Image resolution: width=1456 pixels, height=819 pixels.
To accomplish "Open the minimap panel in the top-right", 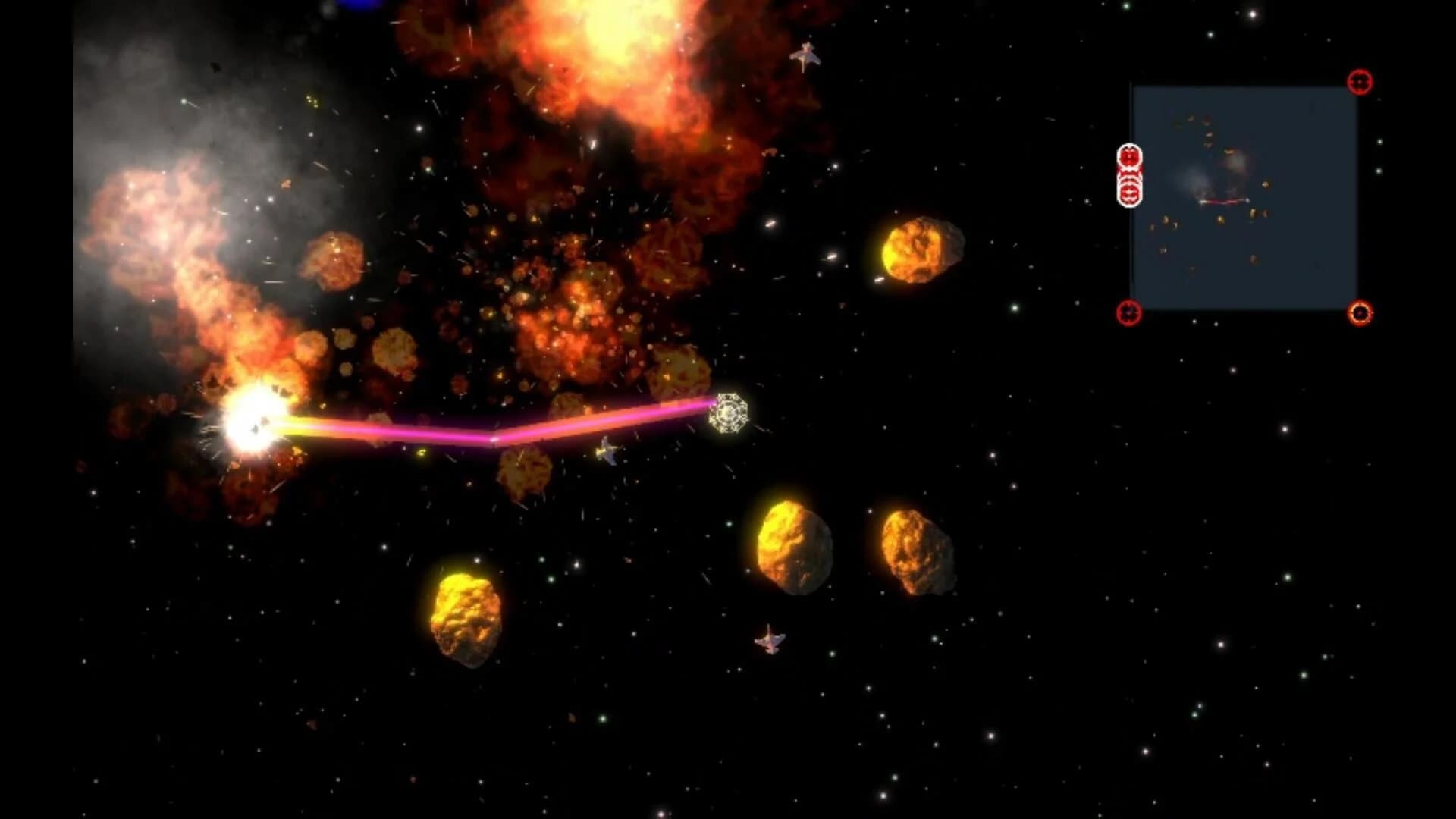I will [1244, 197].
